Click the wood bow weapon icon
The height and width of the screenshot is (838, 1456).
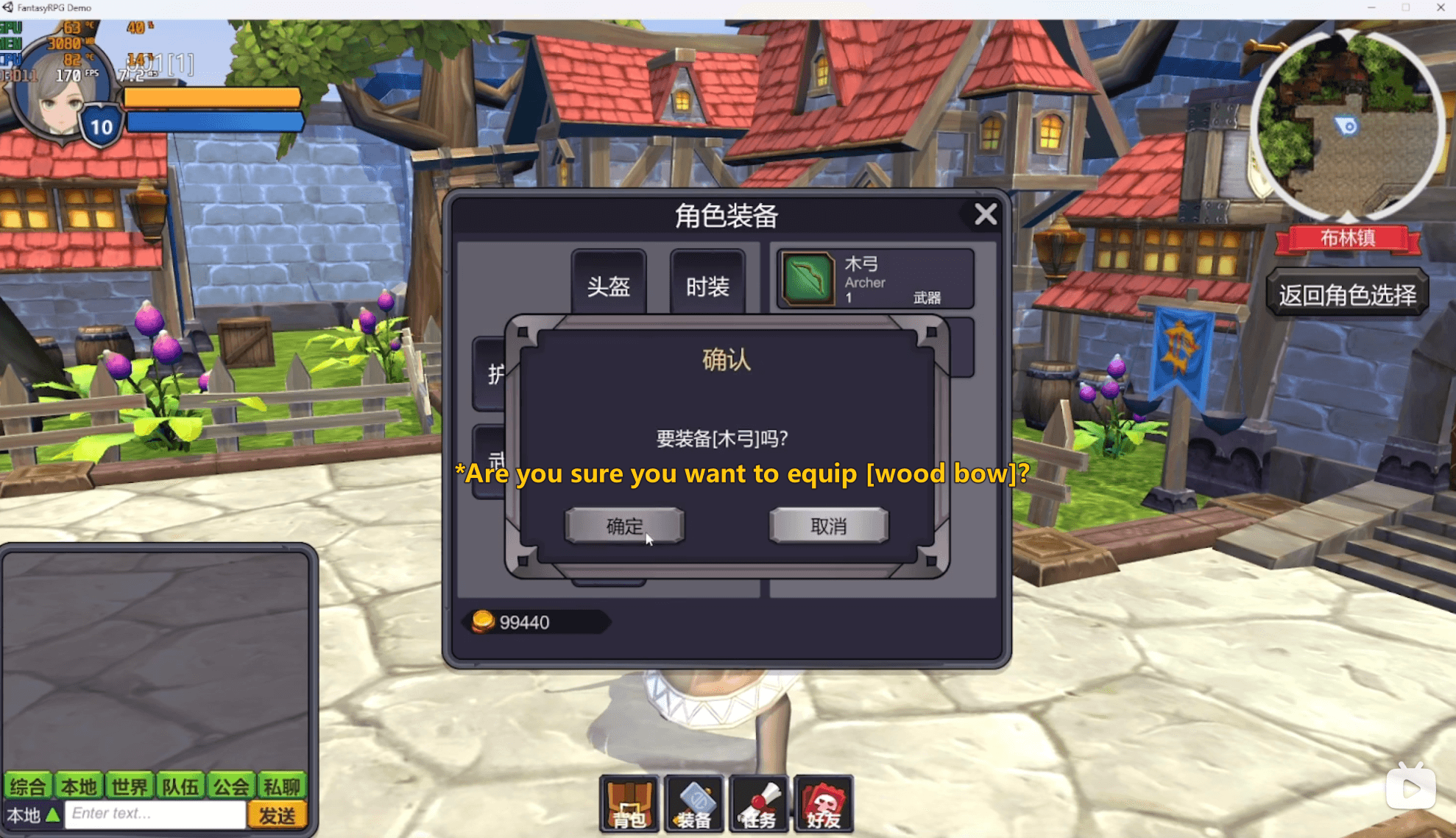pyautogui.click(x=808, y=280)
